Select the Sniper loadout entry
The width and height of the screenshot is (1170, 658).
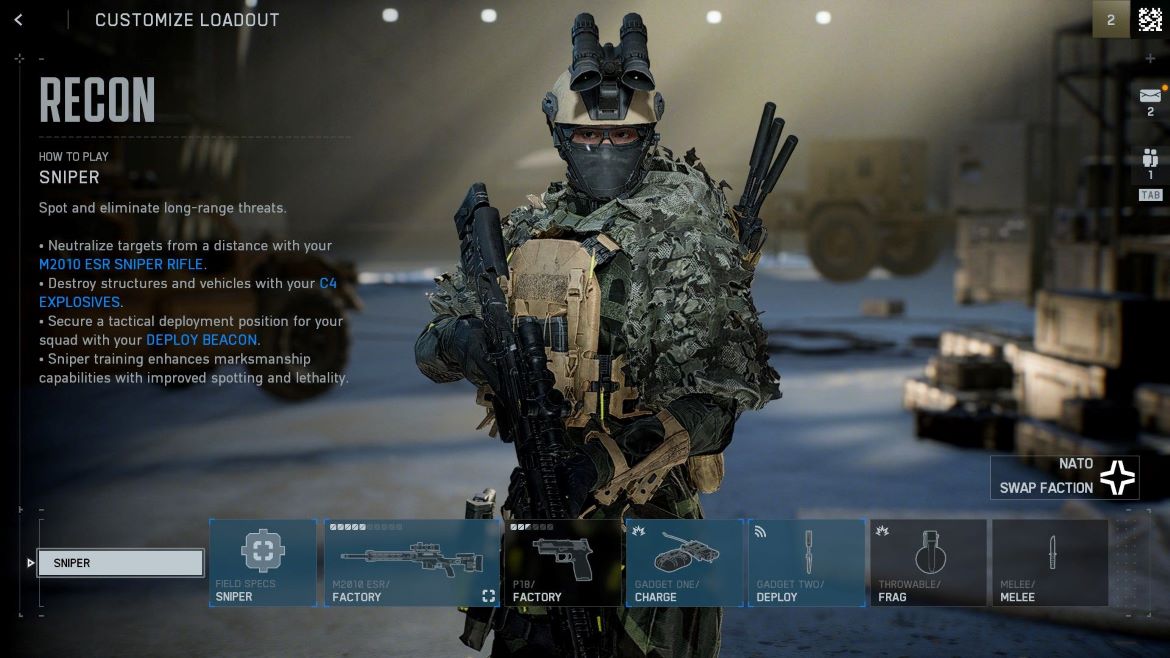[x=120, y=563]
